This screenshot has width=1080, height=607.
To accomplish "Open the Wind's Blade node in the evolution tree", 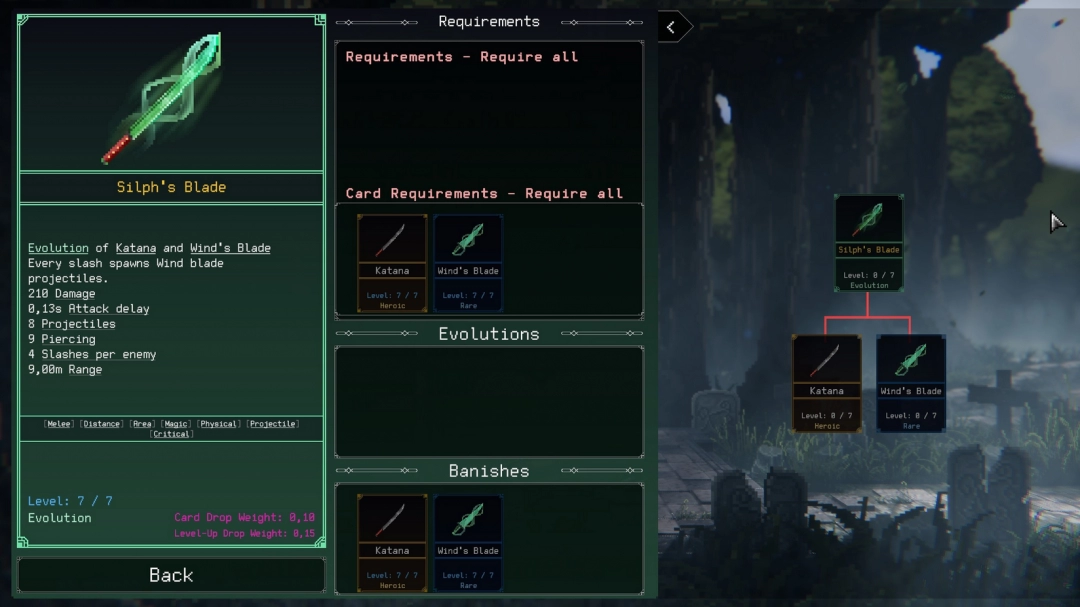I will pyautogui.click(x=911, y=382).
